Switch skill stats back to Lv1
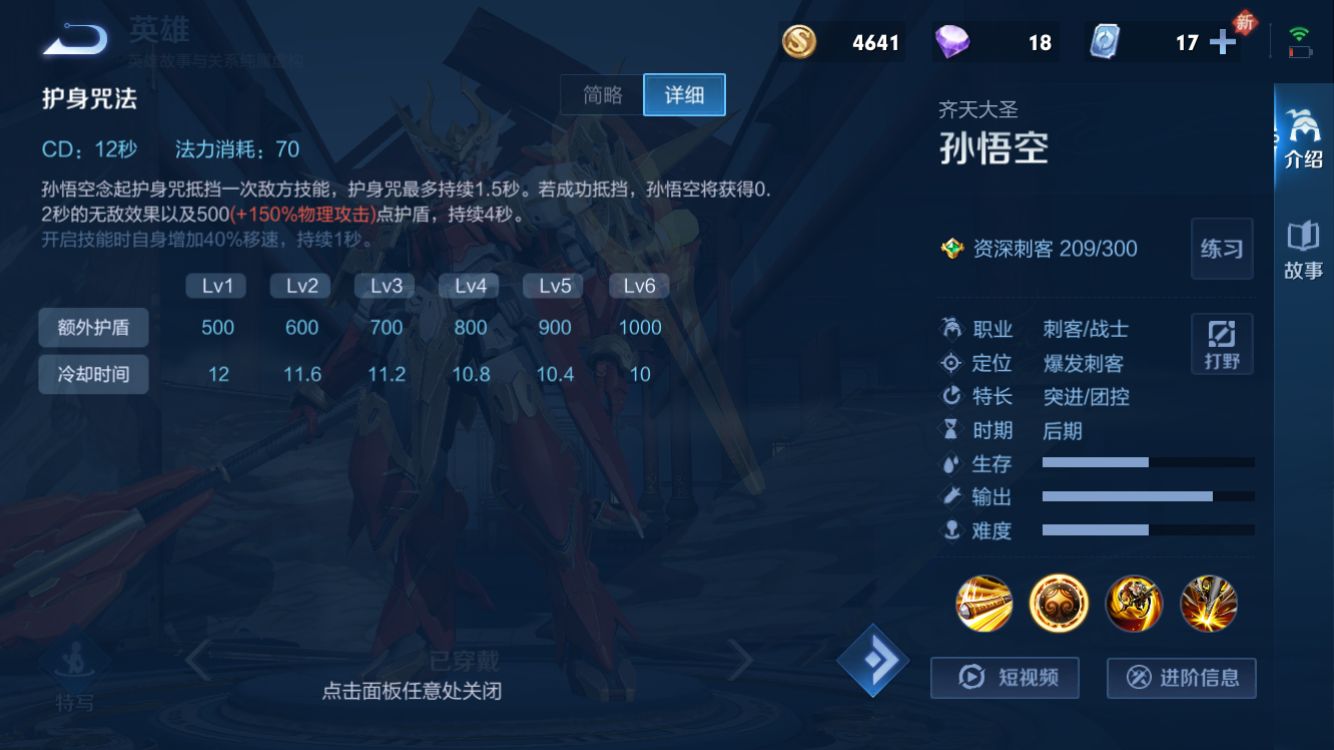 click(x=216, y=286)
